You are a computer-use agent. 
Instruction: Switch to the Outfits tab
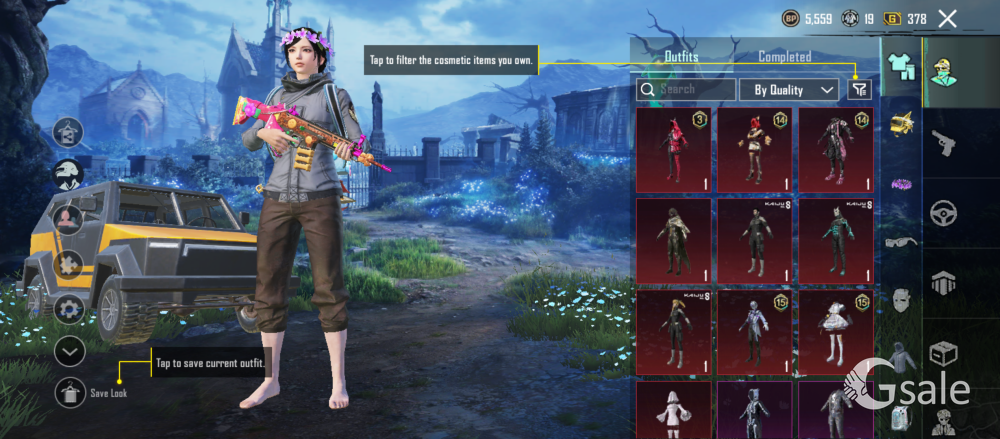click(x=681, y=57)
